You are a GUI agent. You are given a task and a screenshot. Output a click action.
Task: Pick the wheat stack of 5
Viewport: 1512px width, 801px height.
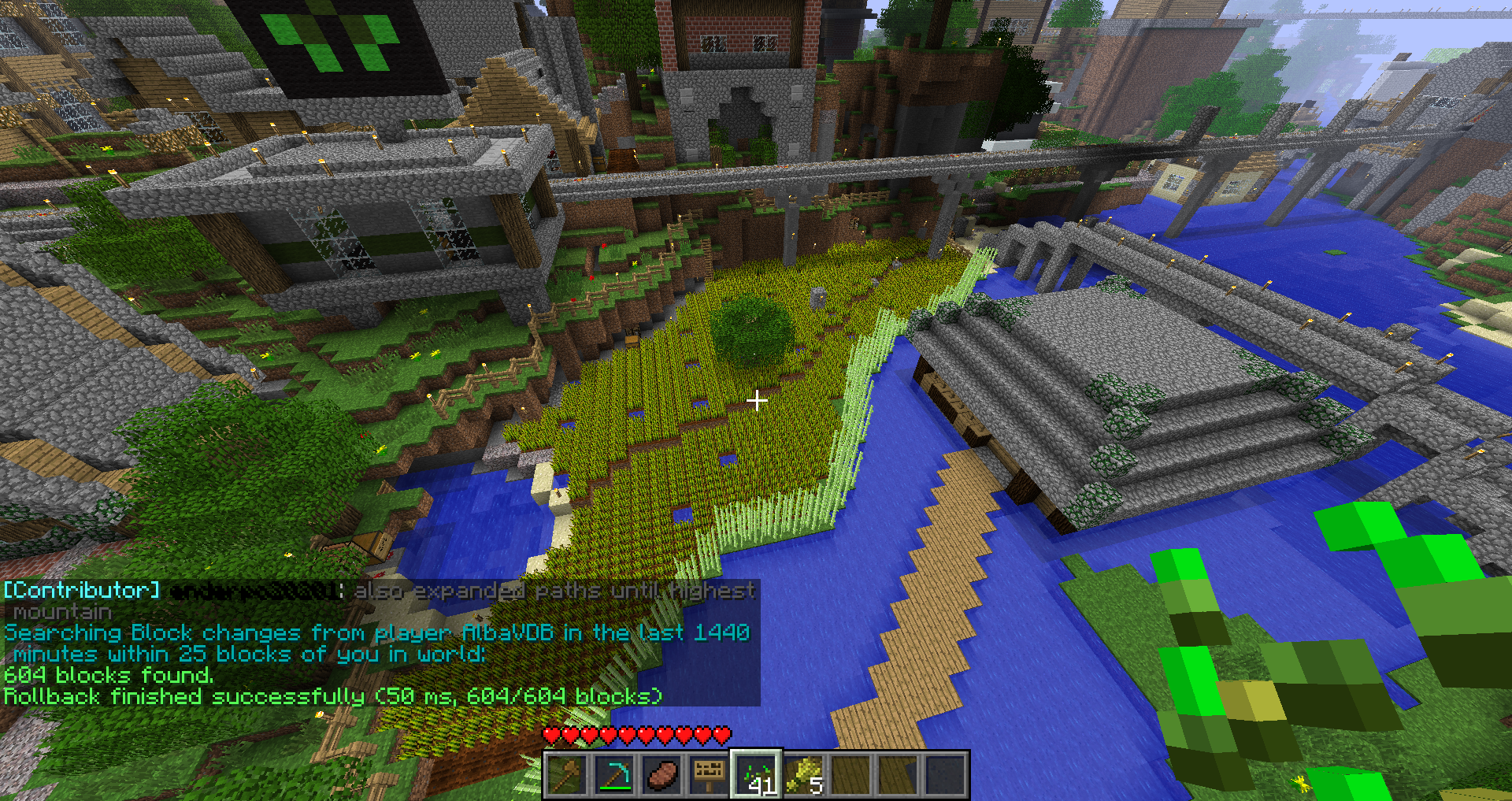click(x=804, y=775)
